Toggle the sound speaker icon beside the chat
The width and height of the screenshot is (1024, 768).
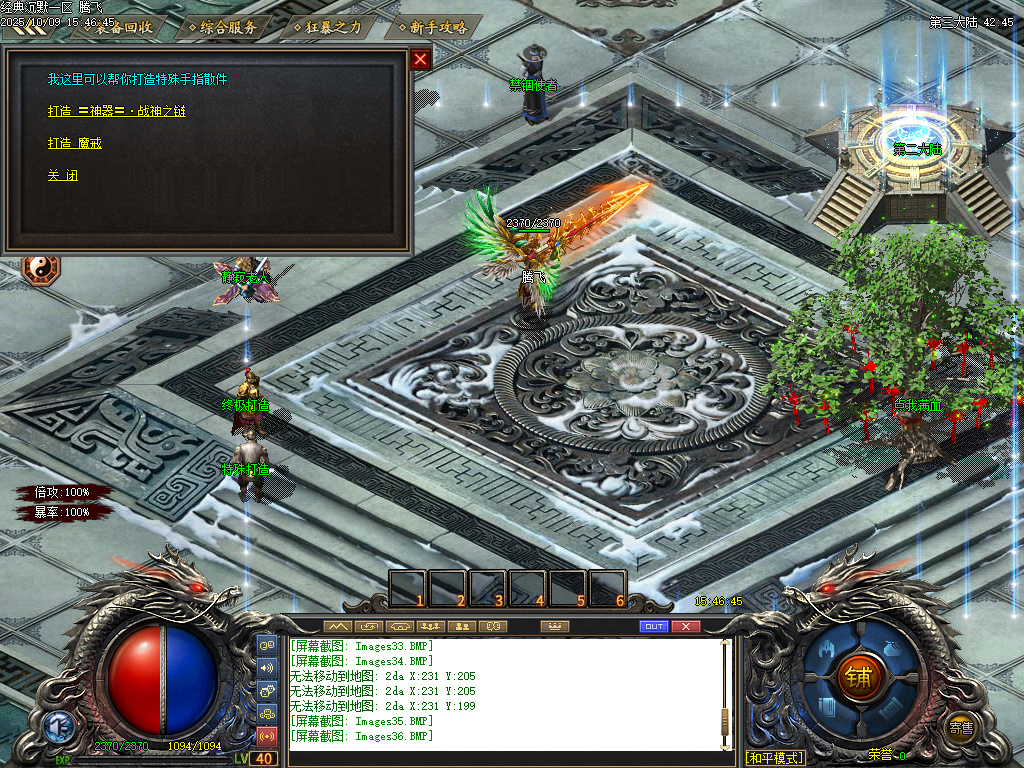coord(267,667)
